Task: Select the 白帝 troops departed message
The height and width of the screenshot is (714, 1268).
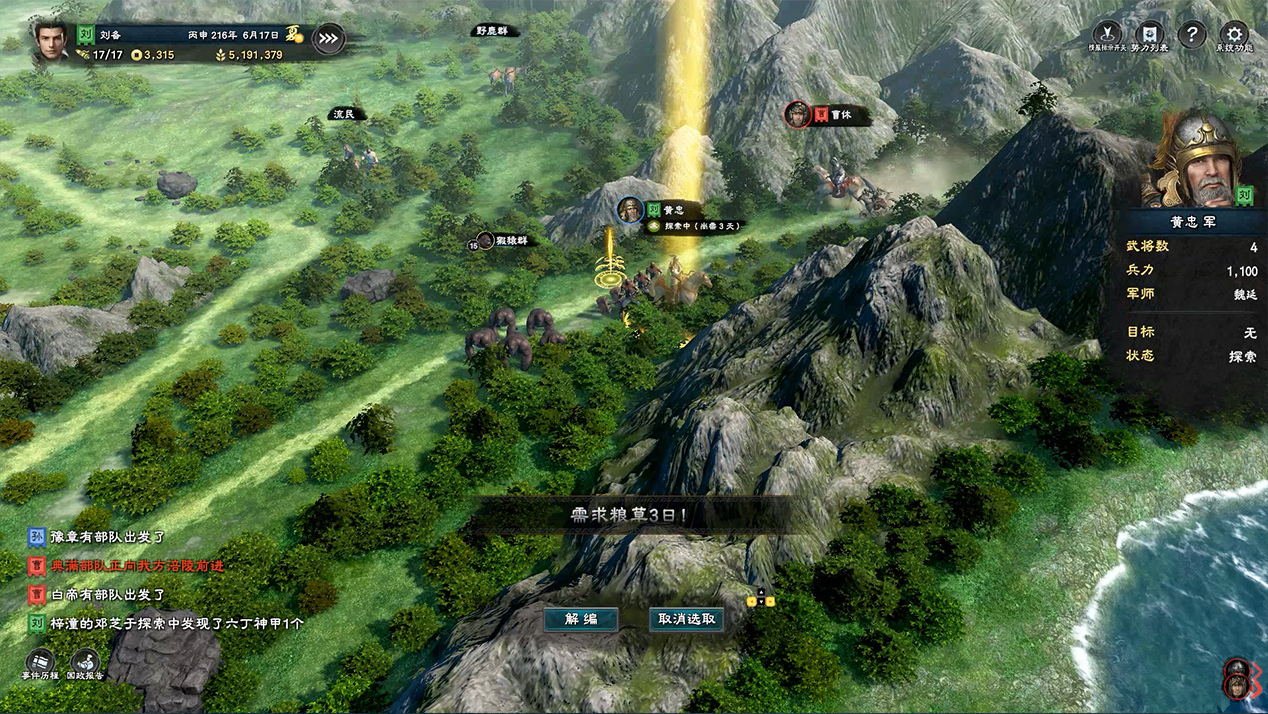Action: point(108,595)
